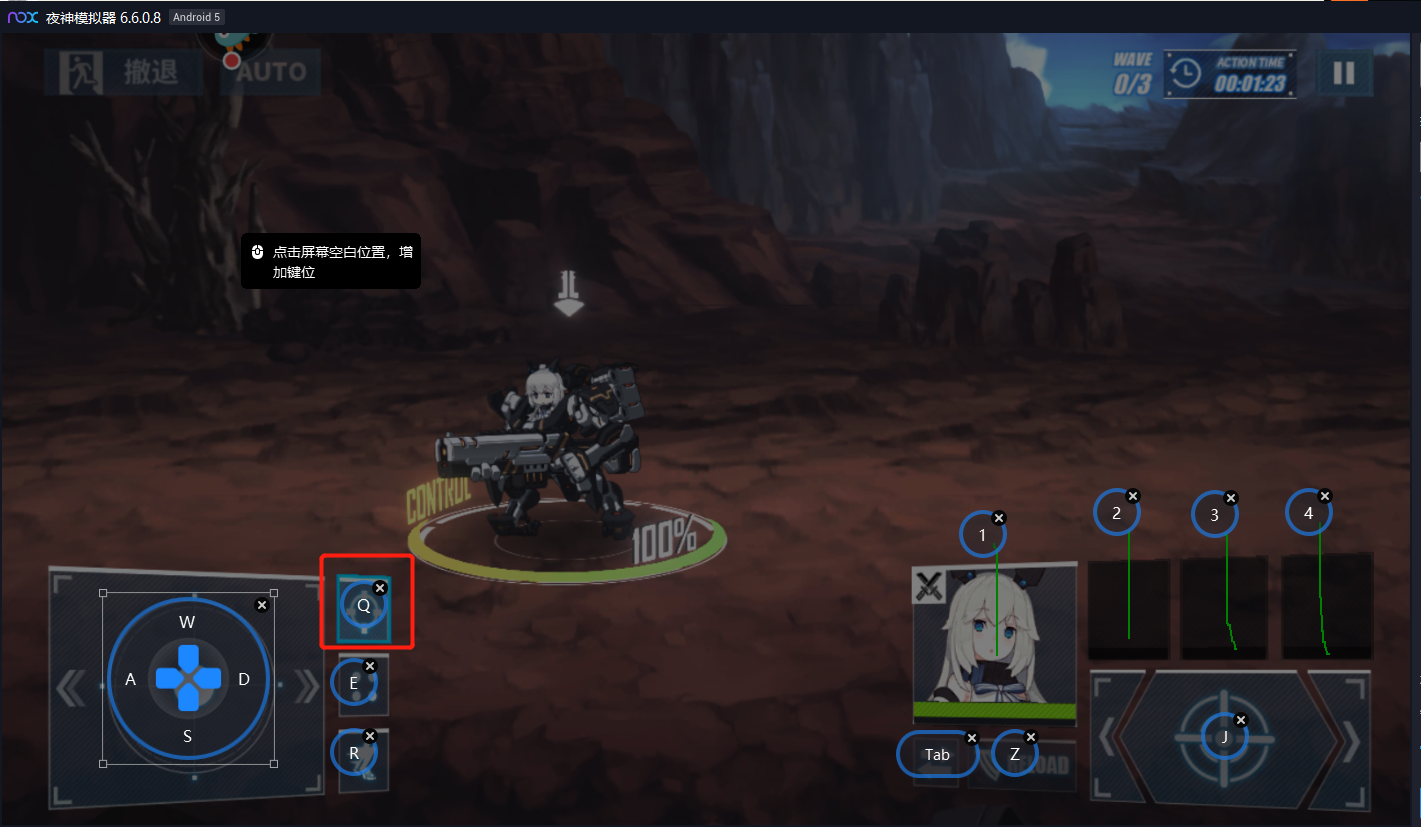1421x827 pixels.
Task: Remove the J key mapping via its X
Action: click(1241, 719)
